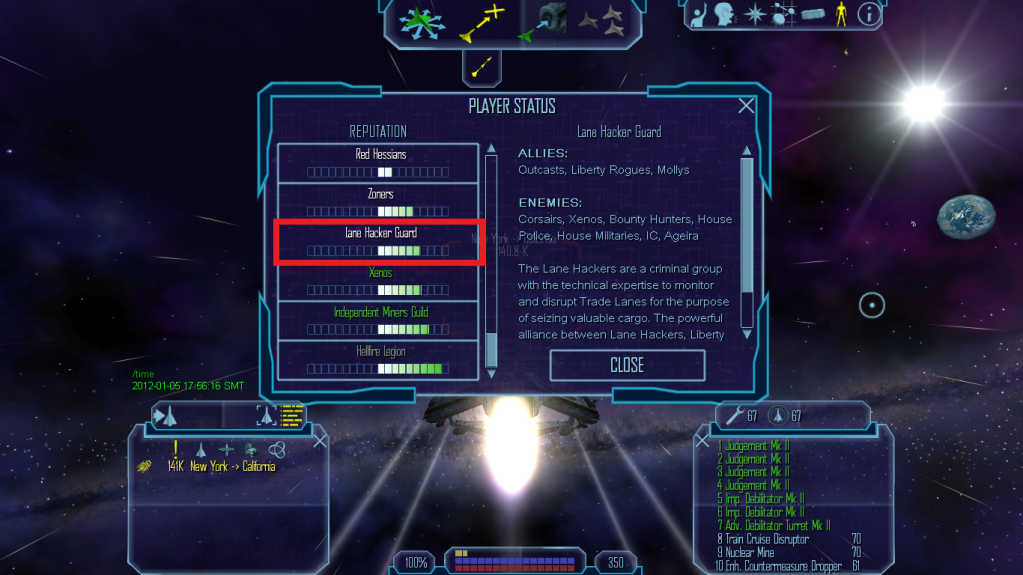Activate the go-to maneuver icon

point(481,24)
